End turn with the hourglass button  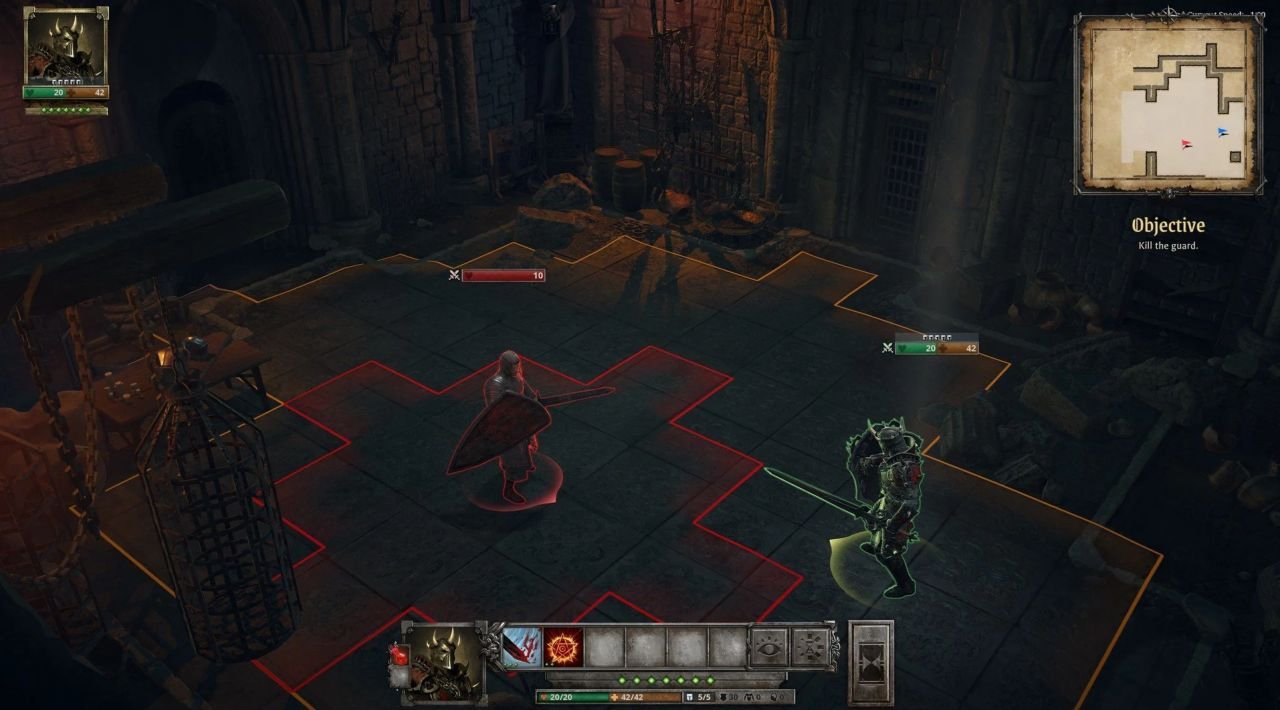[x=870, y=663]
